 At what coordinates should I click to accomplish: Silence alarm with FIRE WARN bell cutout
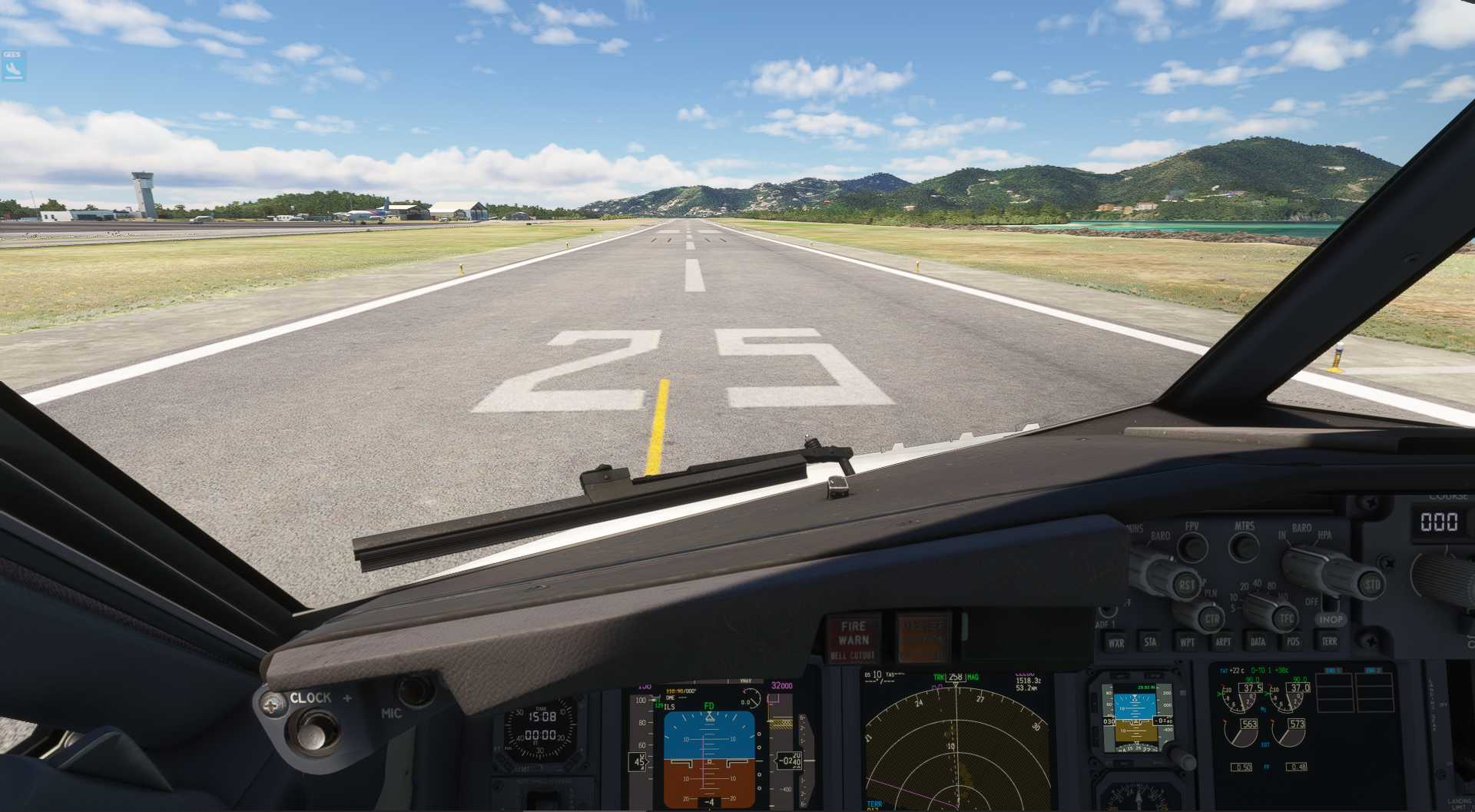(x=853, y=638)
